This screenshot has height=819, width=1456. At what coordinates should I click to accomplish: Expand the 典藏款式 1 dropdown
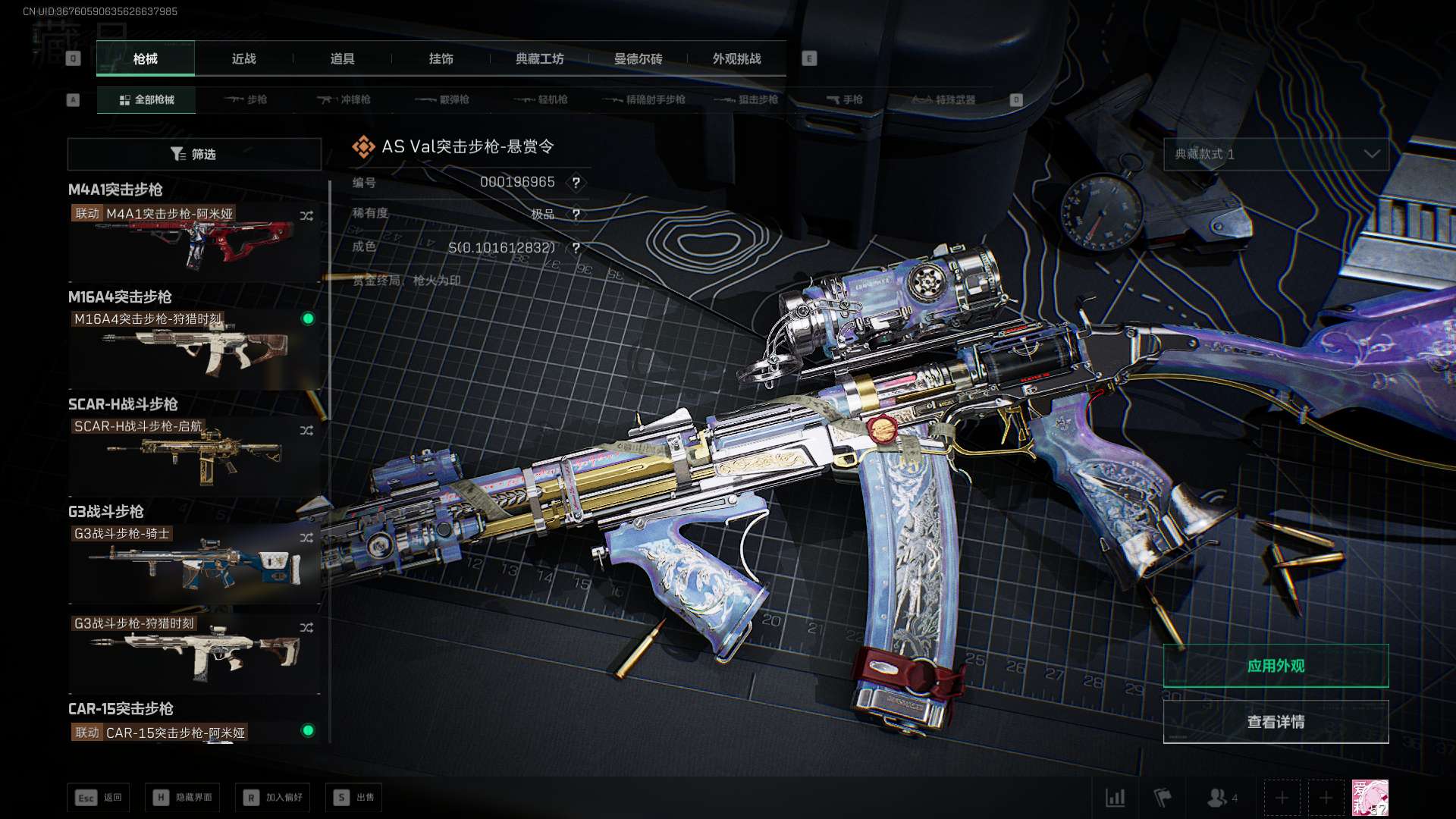click(1276, 154)
